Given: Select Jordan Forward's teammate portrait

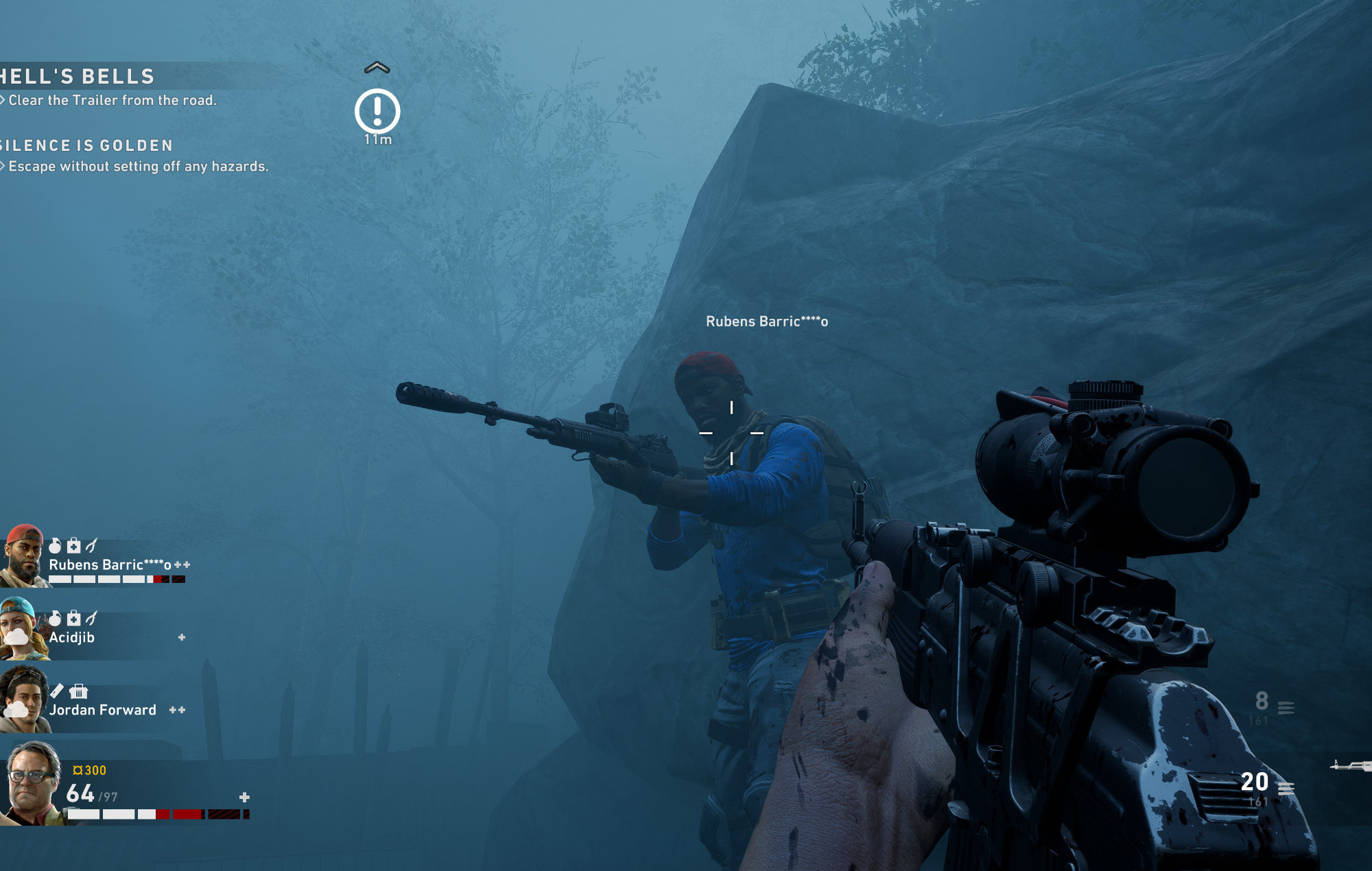Looking at the screenshot, I should pyautogui.click(x=24, y=701).
